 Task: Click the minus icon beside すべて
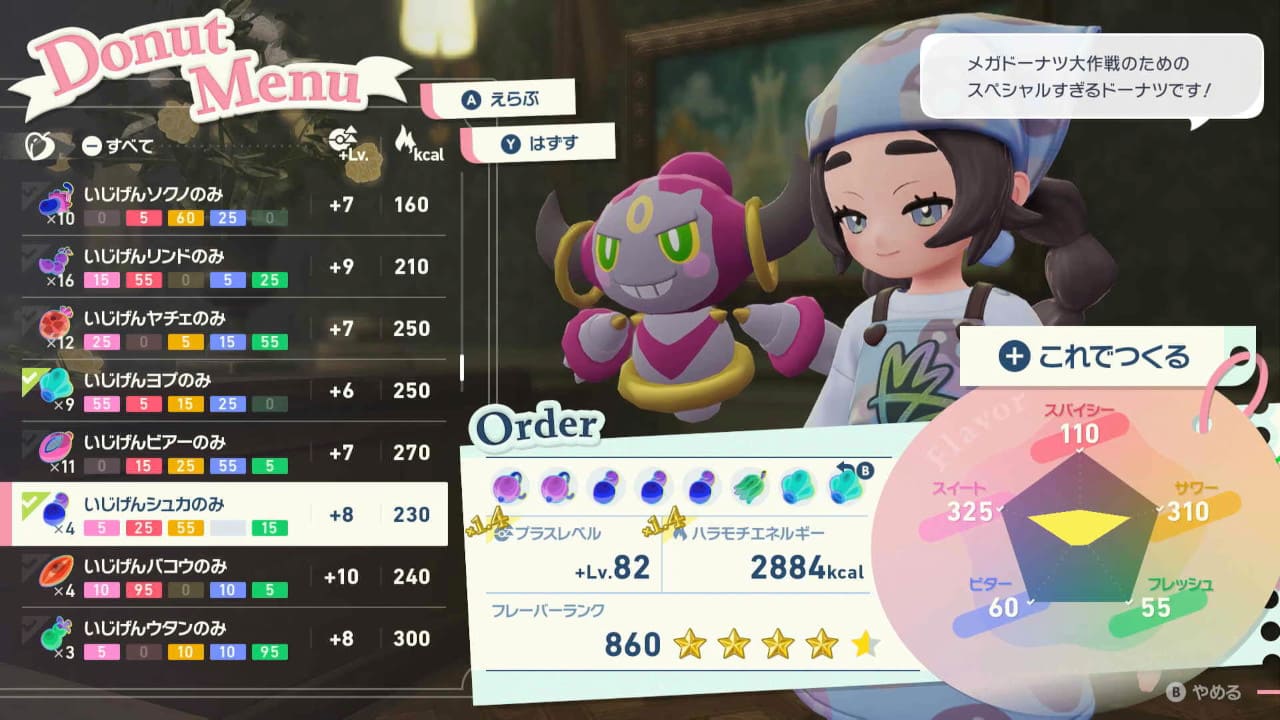90,145
